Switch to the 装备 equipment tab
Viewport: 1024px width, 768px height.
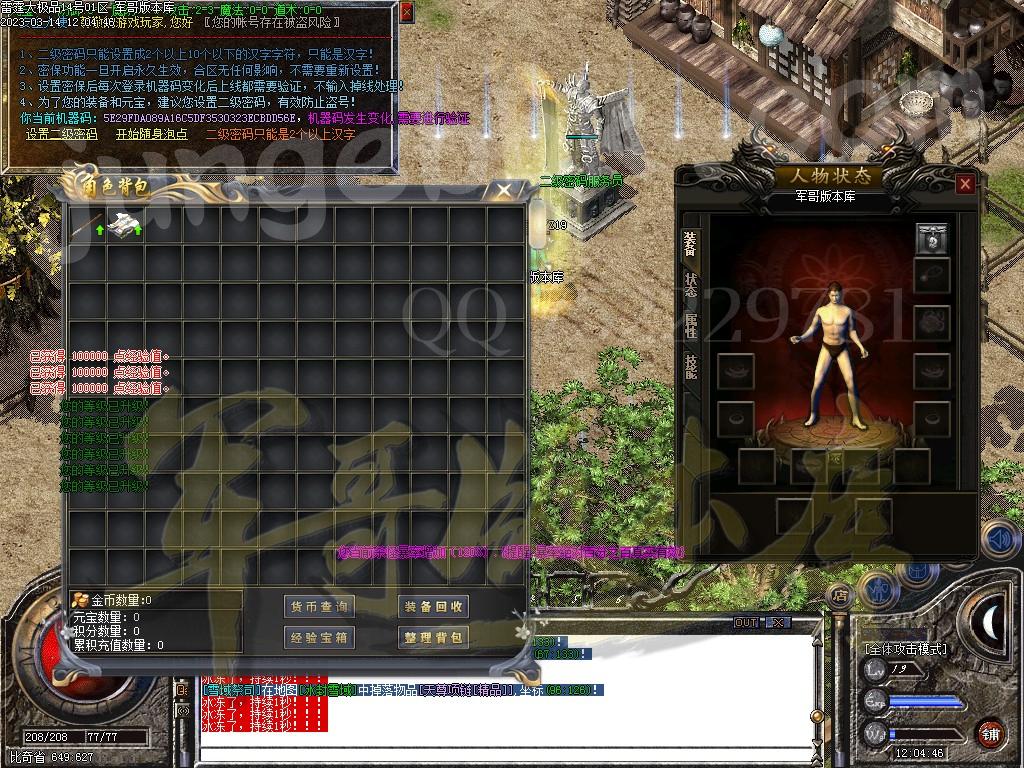690,243
